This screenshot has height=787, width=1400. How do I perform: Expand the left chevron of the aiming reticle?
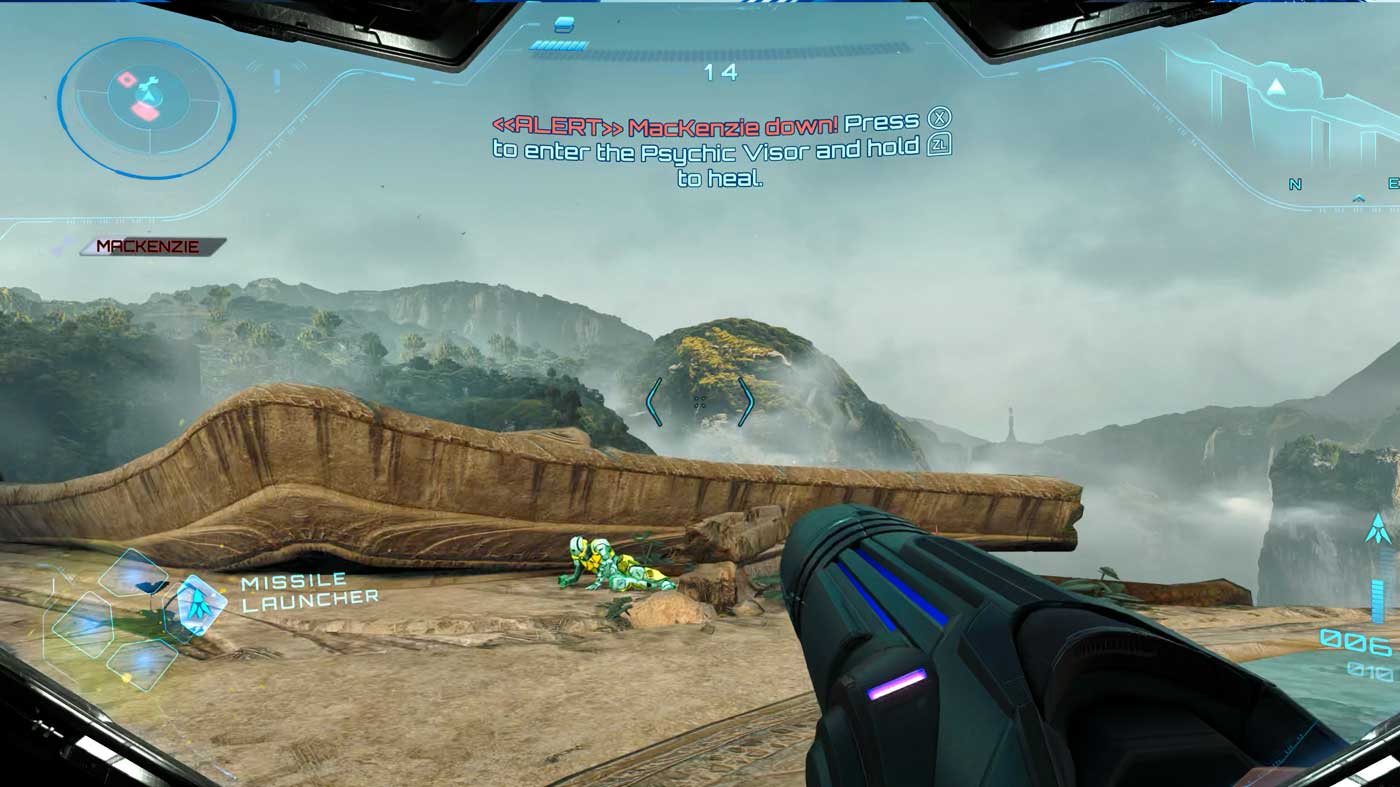(x=655, y=400)
